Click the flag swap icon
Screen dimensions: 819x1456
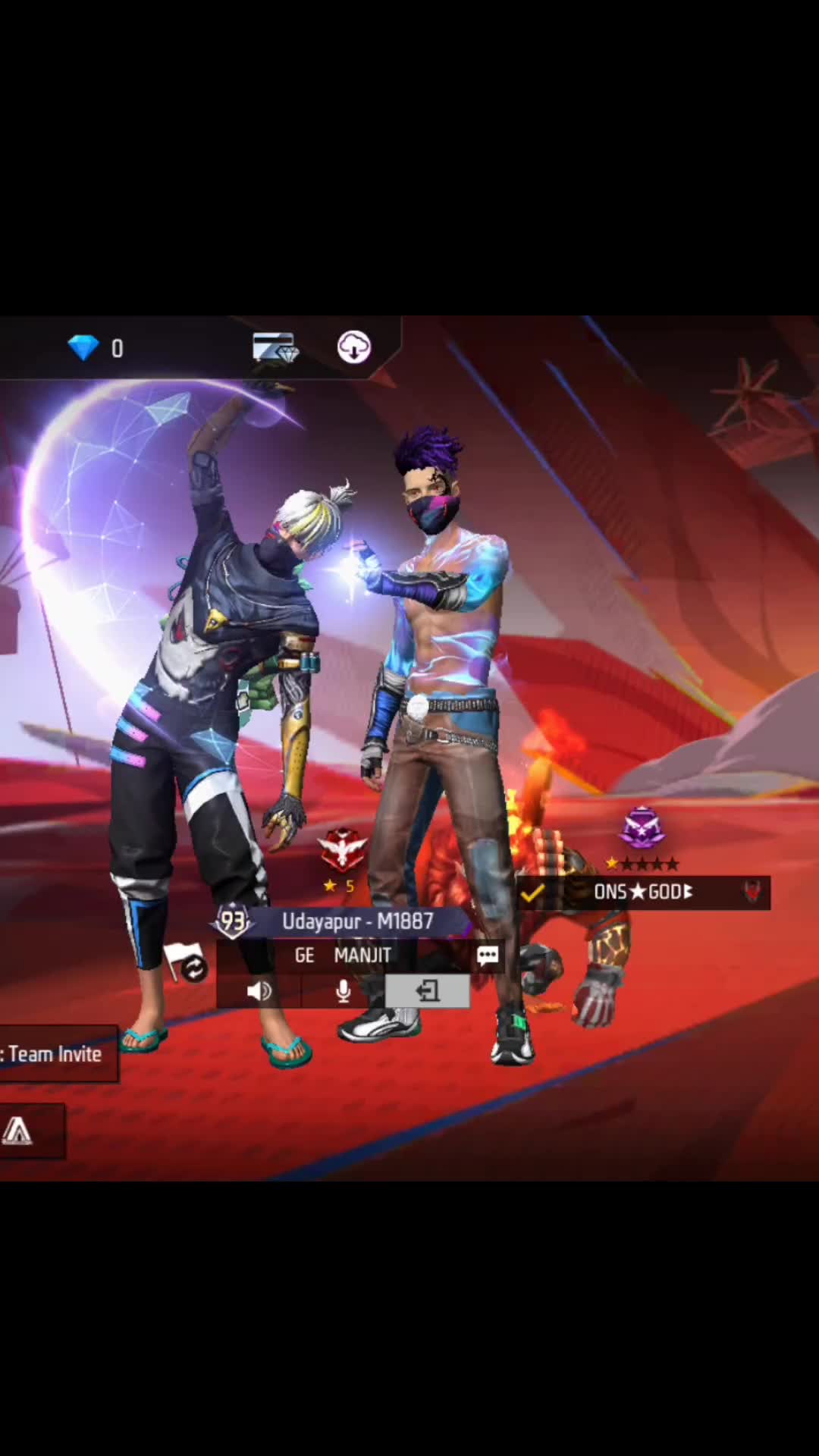click(185, 962)
